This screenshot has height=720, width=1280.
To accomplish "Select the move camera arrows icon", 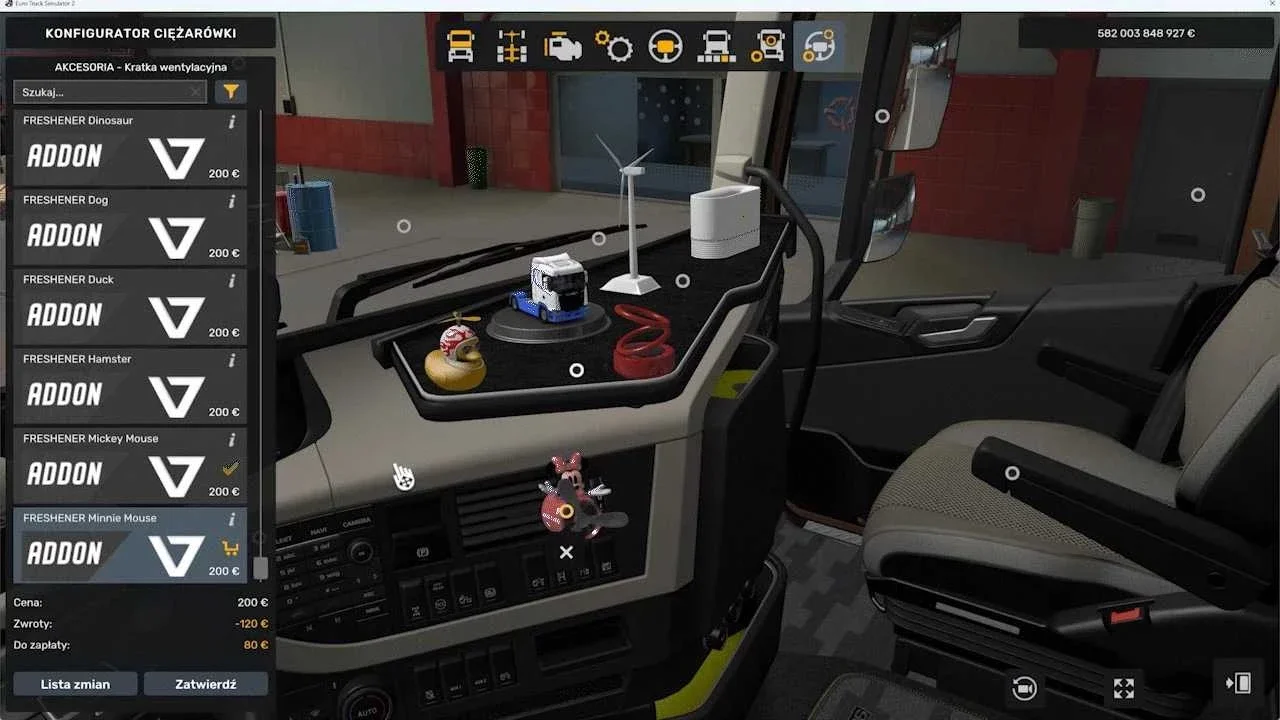I will pyautogui.click(x=1122, y=688).
